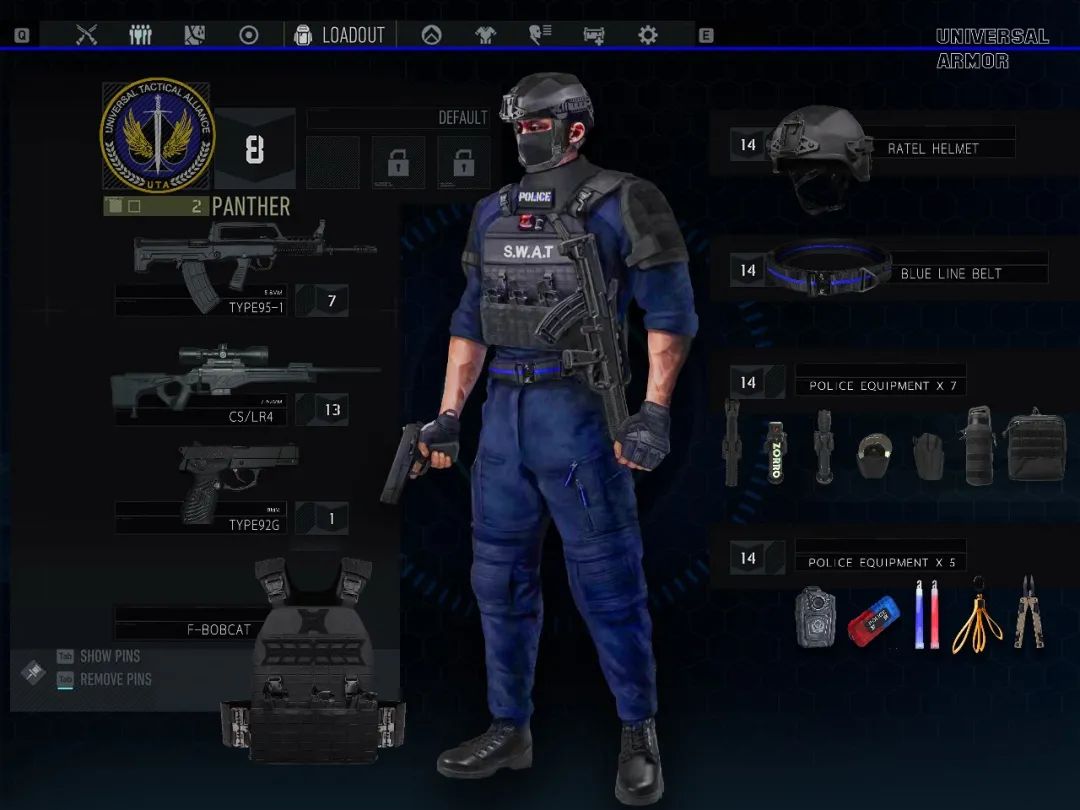1080x810 pixels.
Task: Switch to the circular target tab
Action: point(249,35)
